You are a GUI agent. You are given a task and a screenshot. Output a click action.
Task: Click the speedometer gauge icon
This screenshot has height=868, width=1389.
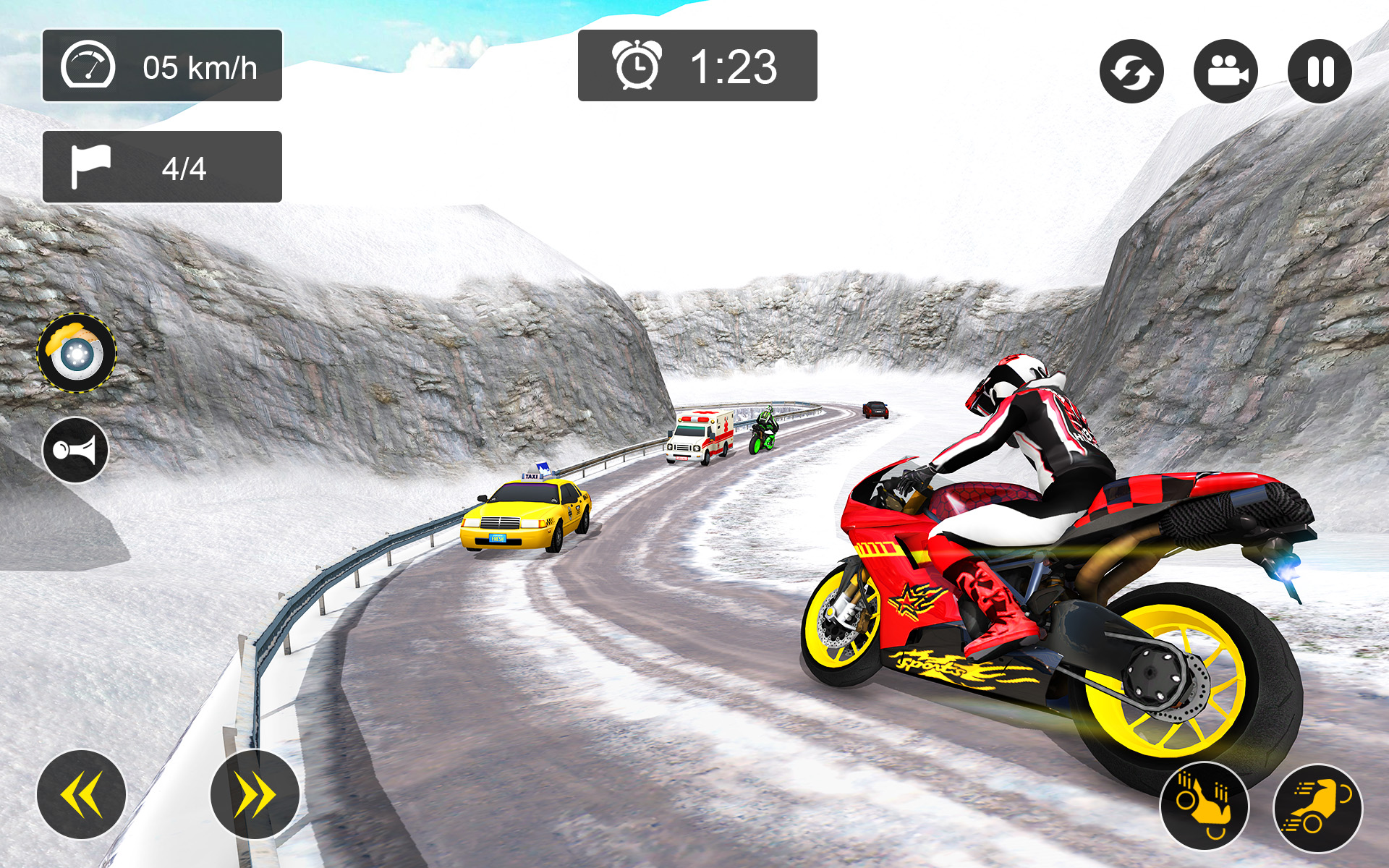[89, 66]
